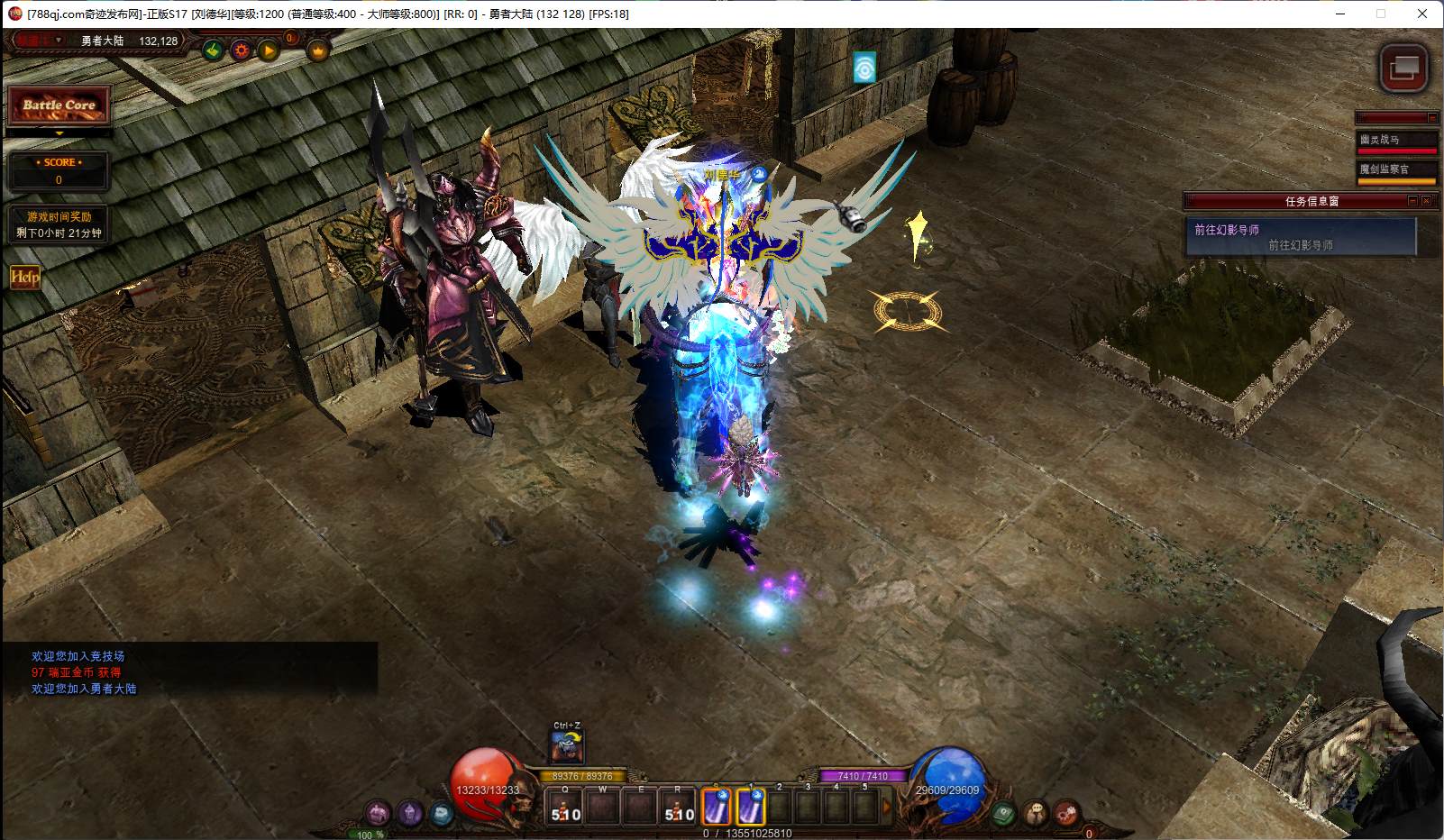1444x840 pixels.
Task: Open the orange gear settings icon
Action: pyautogui.click(x=241, y=50)
